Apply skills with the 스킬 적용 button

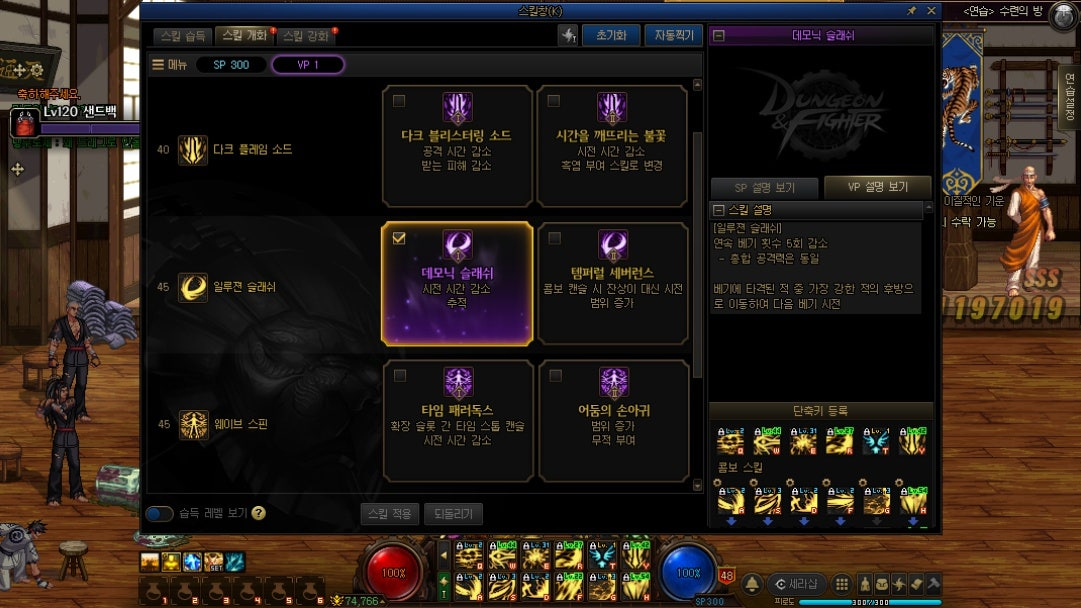click(389, 514)
